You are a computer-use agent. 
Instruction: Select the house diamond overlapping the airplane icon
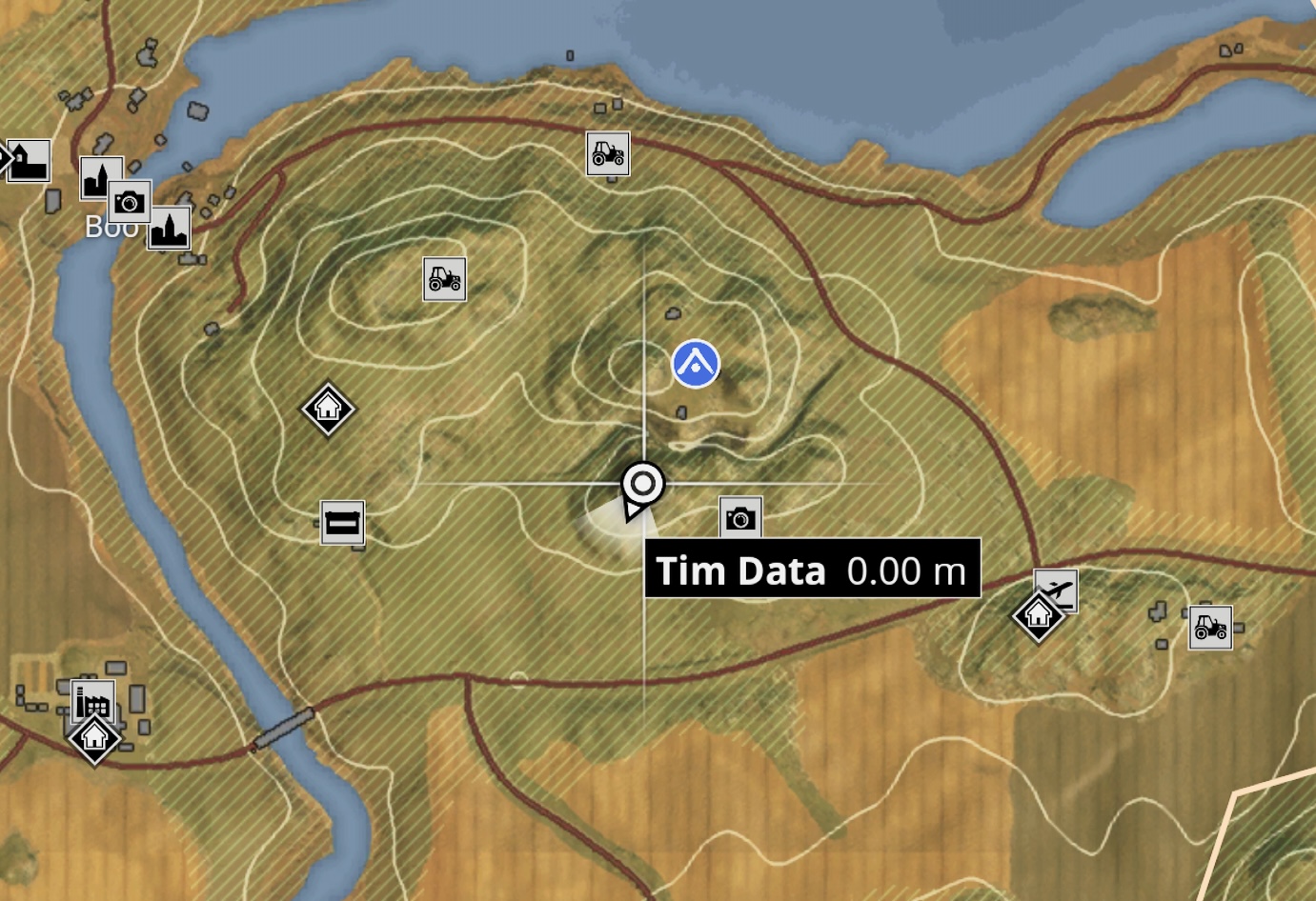[x=1037, y=615]
